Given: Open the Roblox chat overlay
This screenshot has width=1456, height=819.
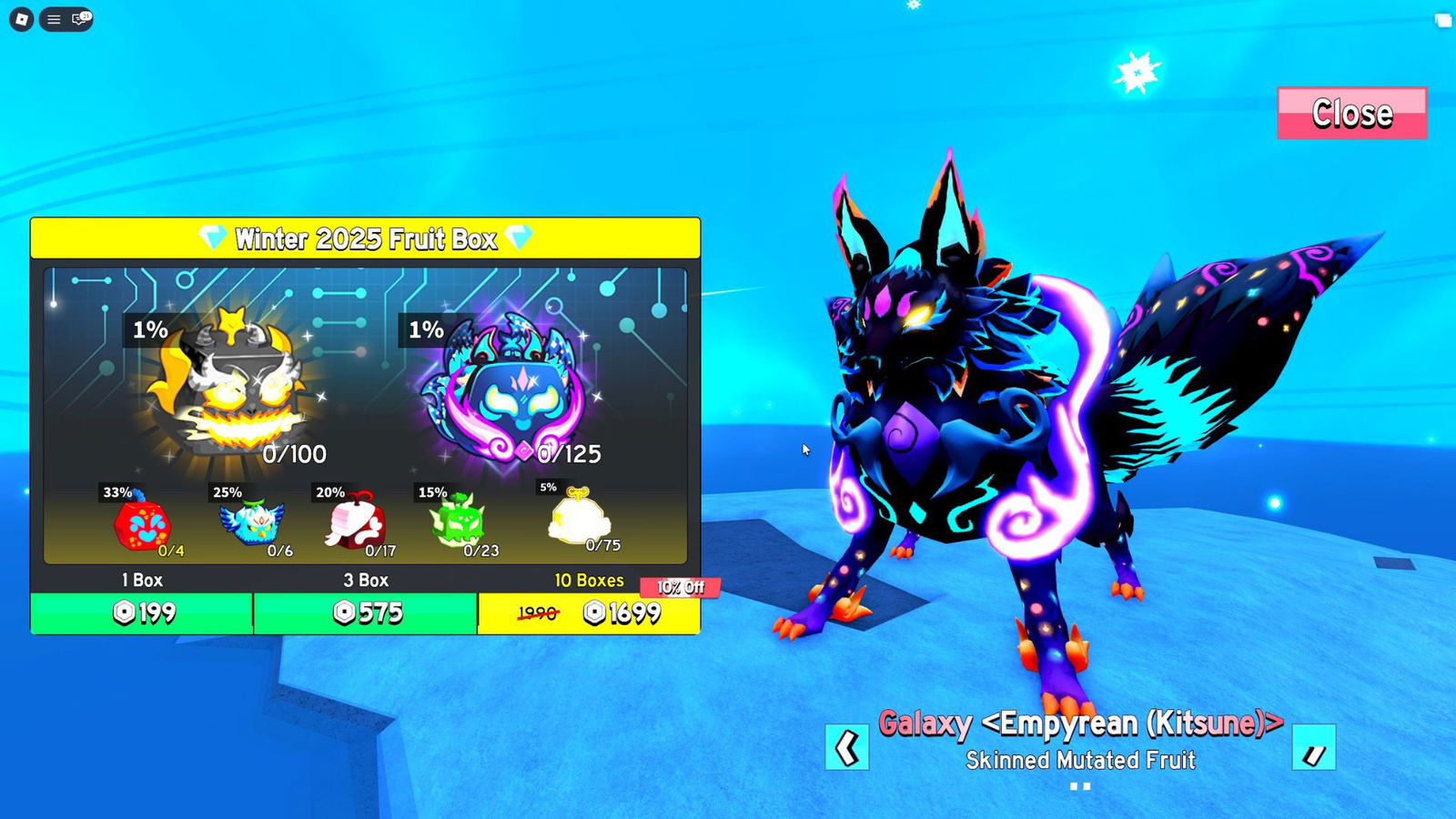Looking at the screenshot, I should pos(80,19).
